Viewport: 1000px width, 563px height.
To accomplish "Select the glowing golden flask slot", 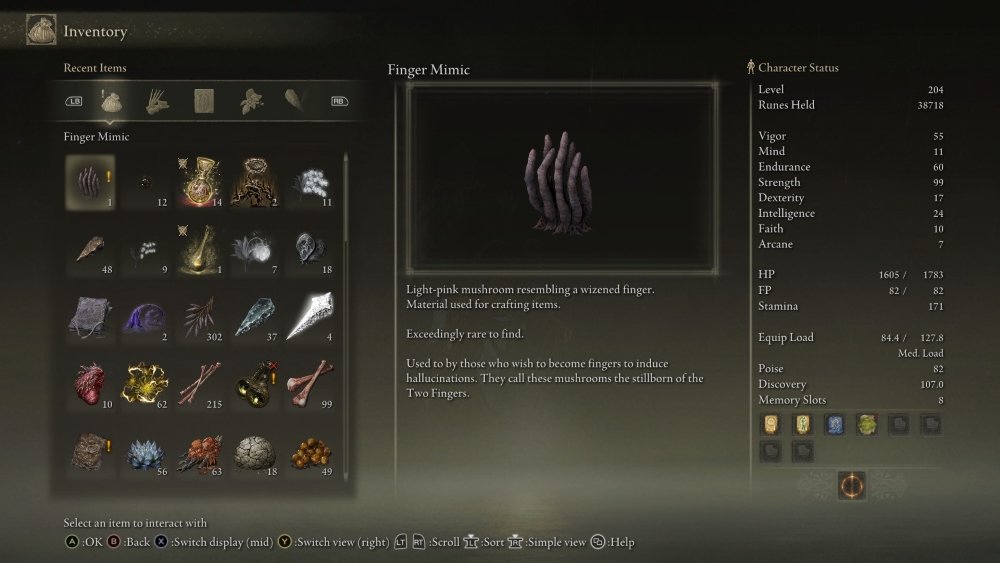I will 200,181.
